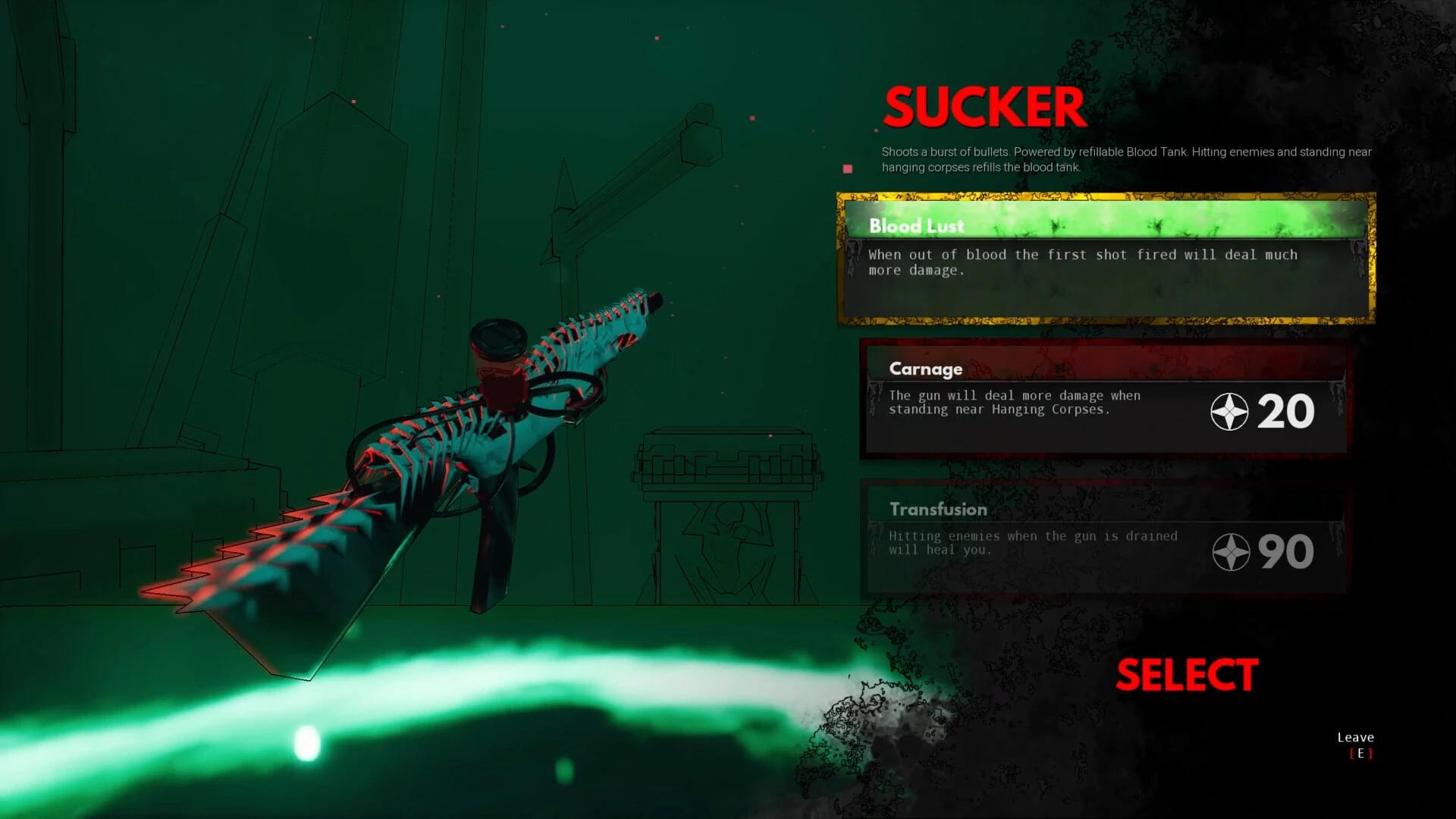Image resolution: width=1456 pixels, height=819 pixels.
Task: Click the scope on top of the Sucker weapon
Action: pyautogui.click(x=500, y=337)
